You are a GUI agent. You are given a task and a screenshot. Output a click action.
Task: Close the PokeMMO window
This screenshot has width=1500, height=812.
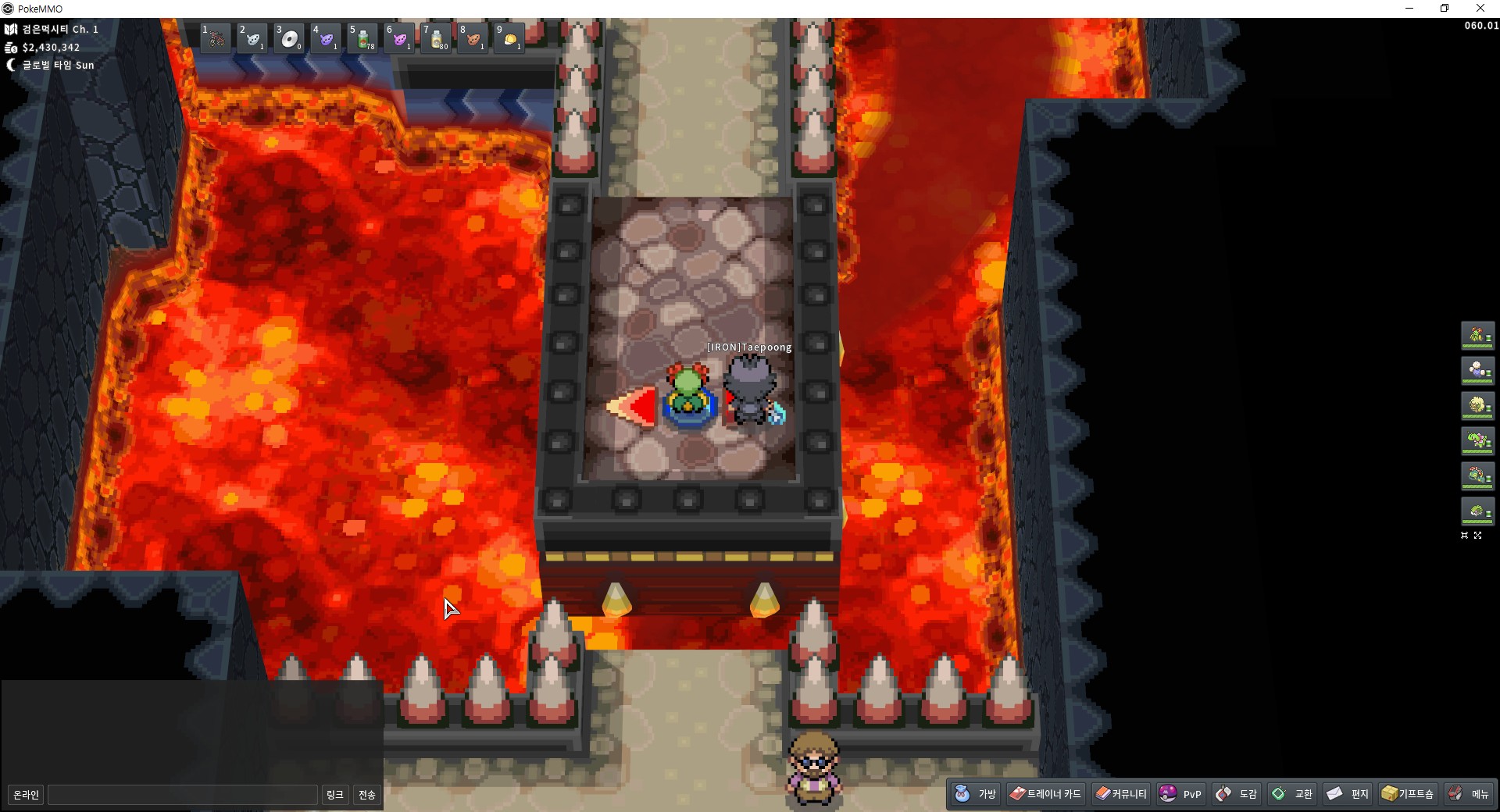pyautogui.click(x=1480, y=9)
